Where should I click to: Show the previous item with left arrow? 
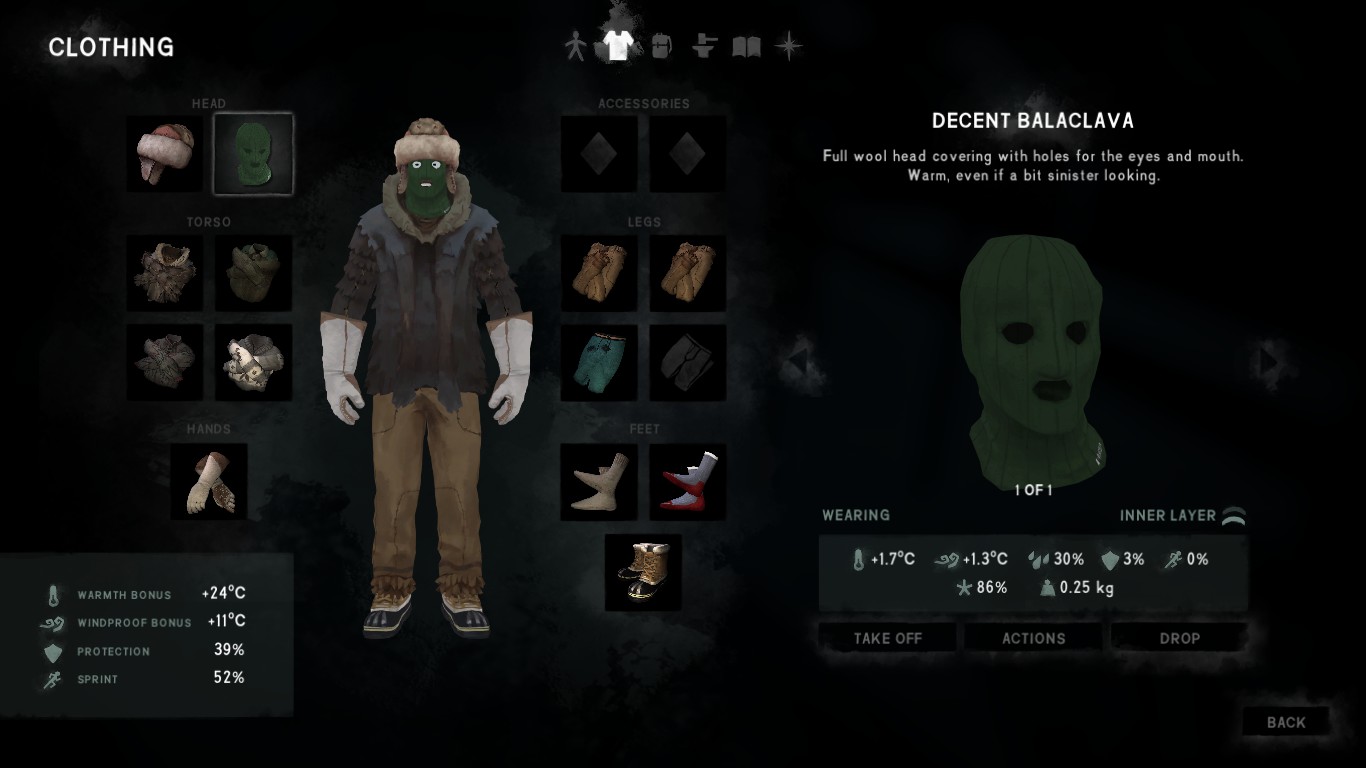click(x=799, y=359)
